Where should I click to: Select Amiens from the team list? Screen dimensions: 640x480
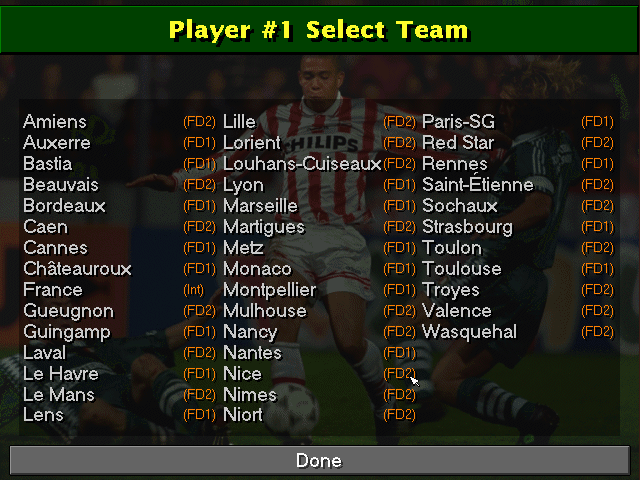coord(55,122)
